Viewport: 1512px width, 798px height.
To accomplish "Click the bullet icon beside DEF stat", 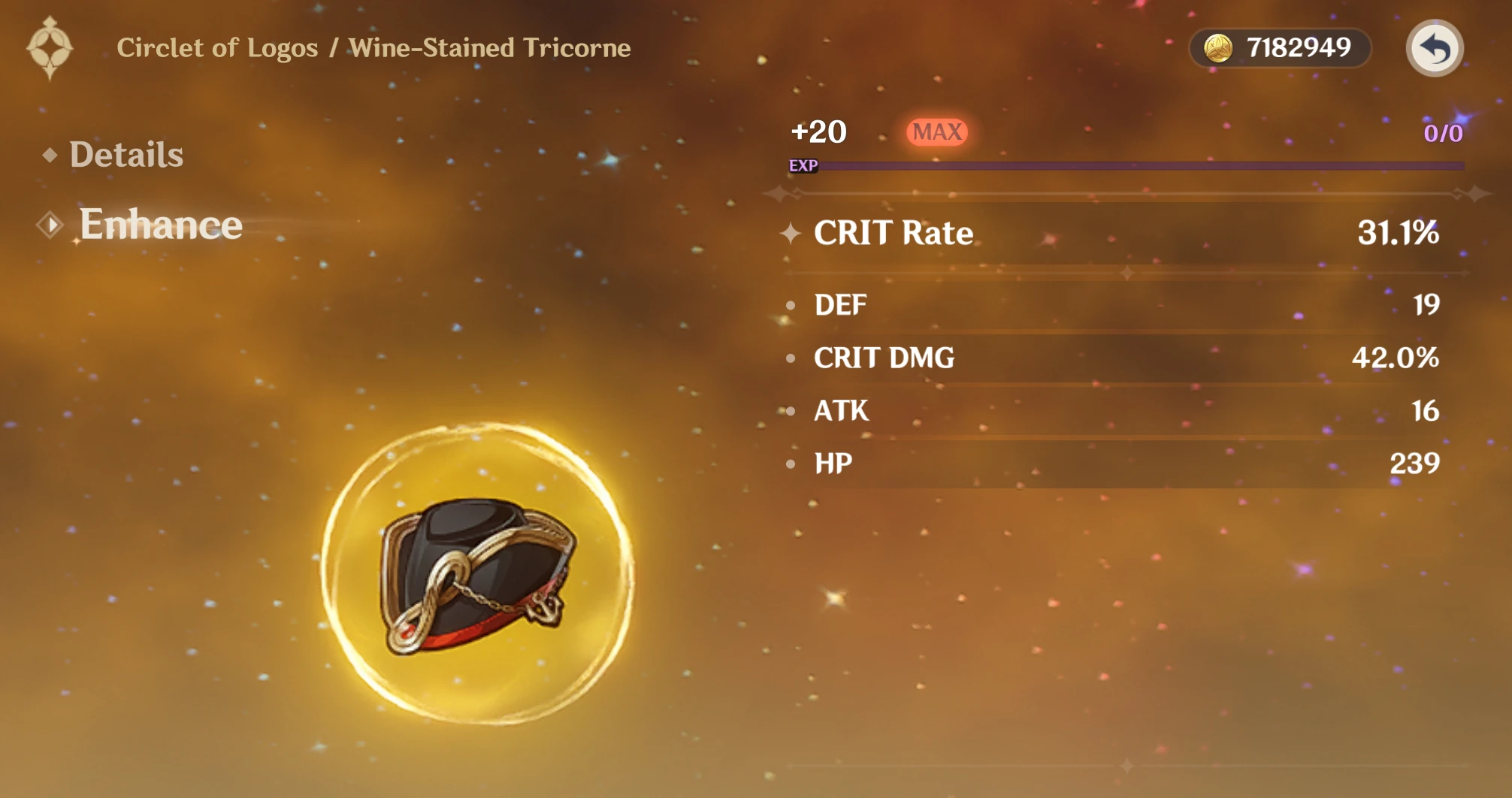I will pos(789,304).
